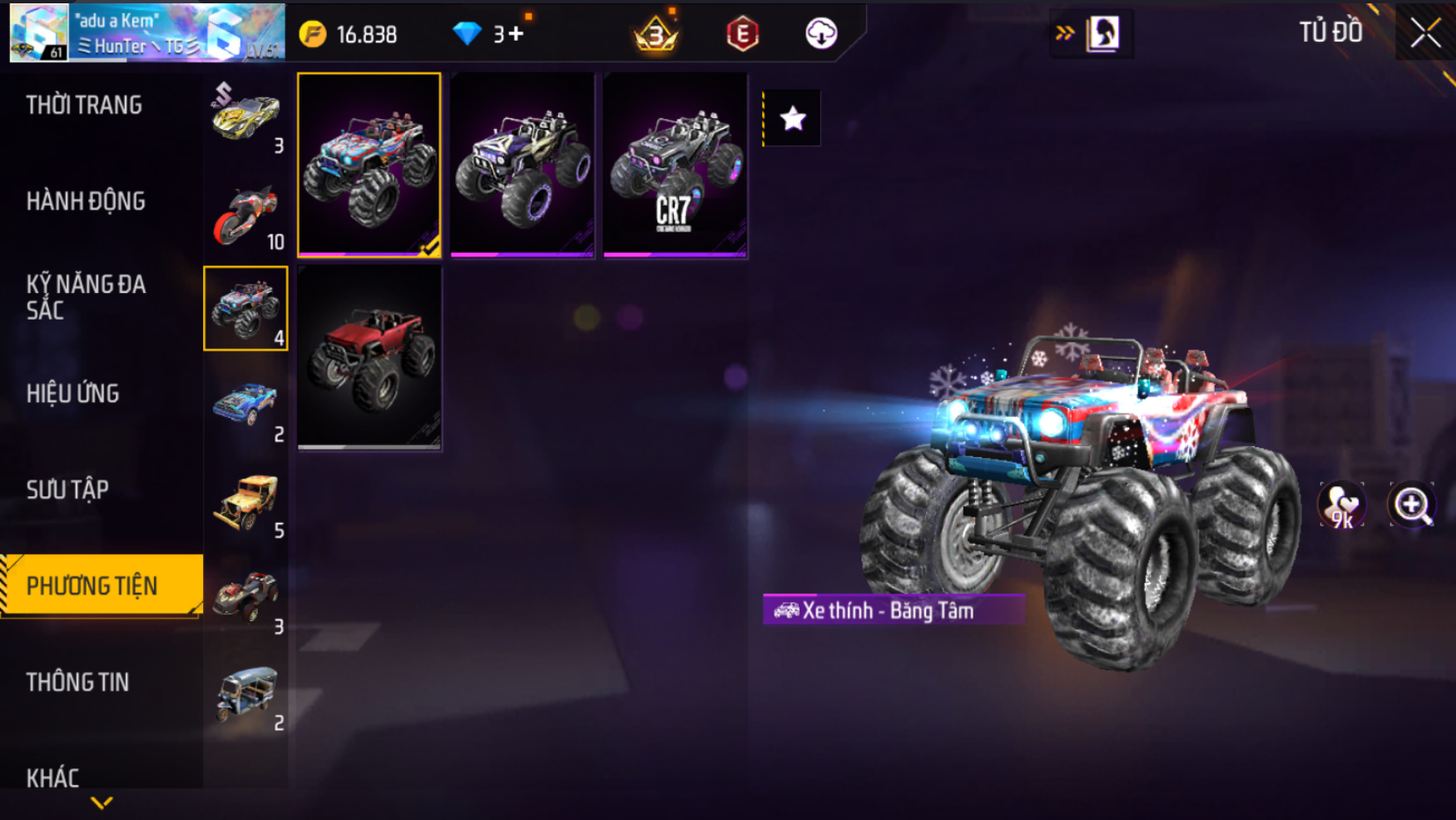Choose the yellow sports car vehicle type
This screenshot has width=1456, height=820.
pos(245,117)
